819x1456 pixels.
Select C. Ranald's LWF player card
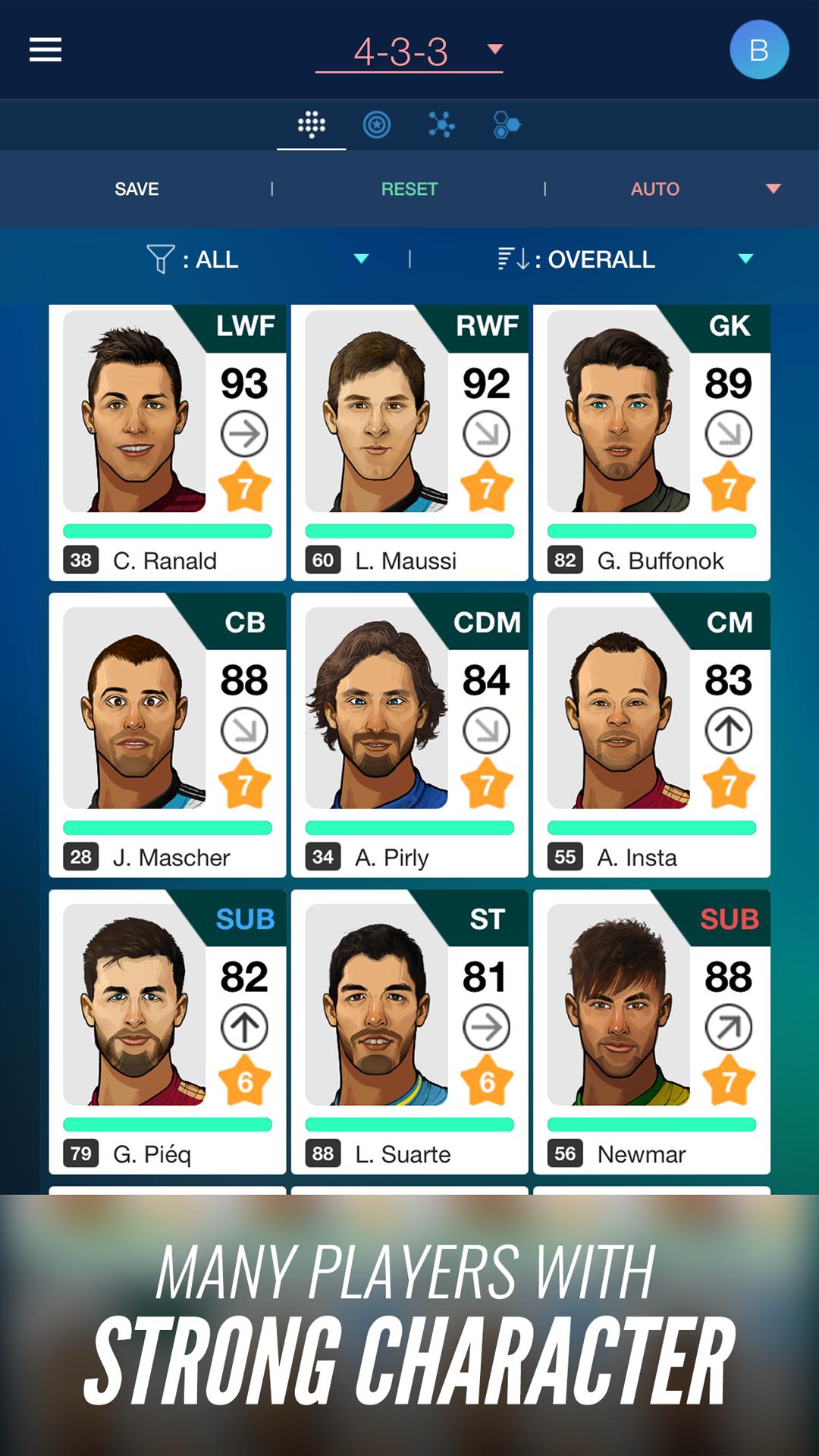click(168, 443)
